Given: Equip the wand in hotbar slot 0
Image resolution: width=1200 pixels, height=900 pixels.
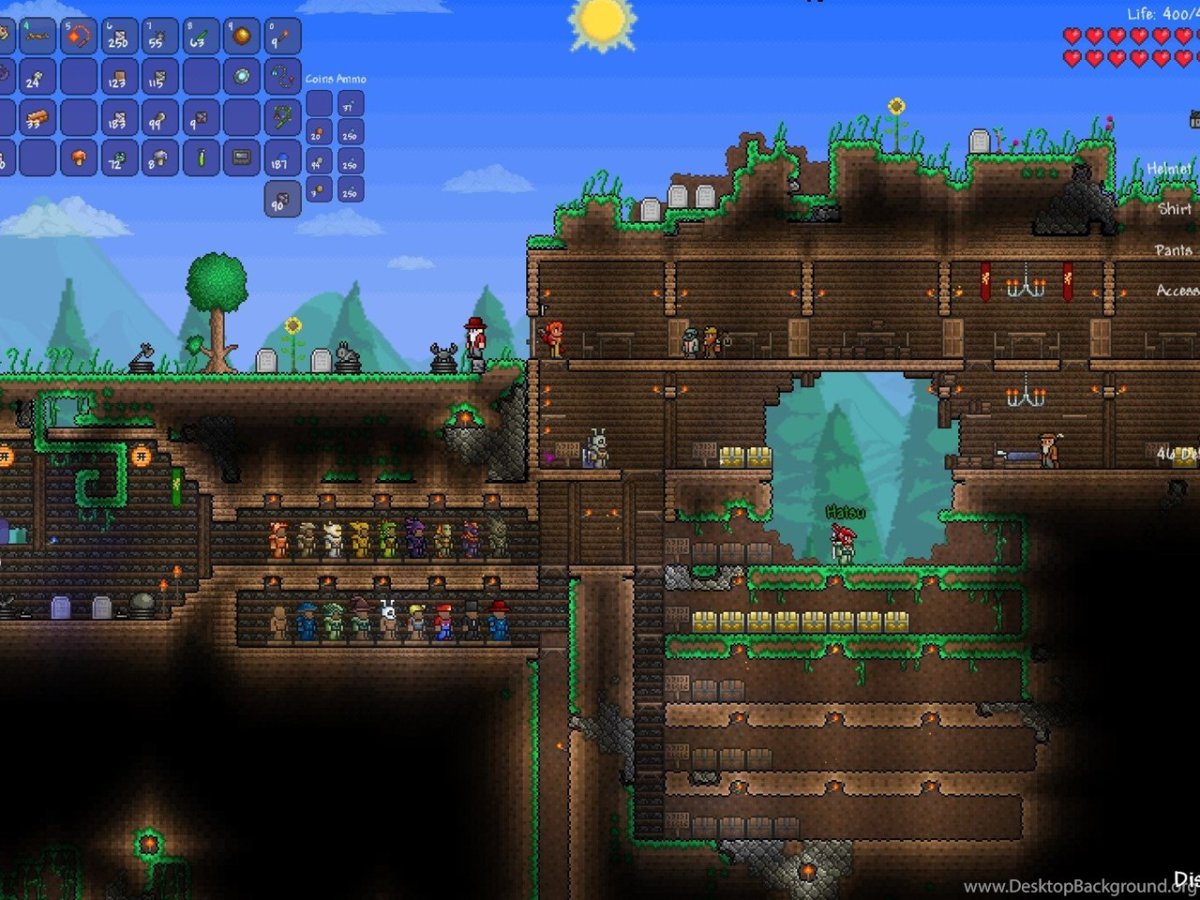Looking at the screenshot, I should coord(283,36).
